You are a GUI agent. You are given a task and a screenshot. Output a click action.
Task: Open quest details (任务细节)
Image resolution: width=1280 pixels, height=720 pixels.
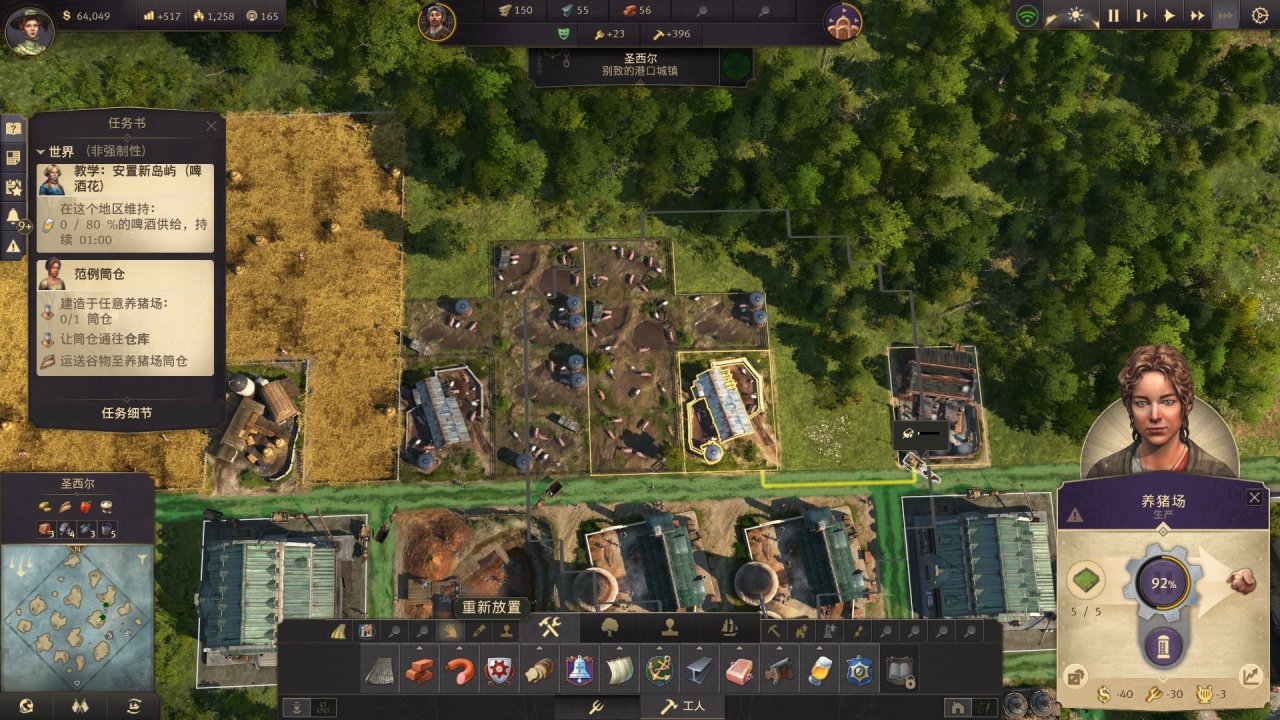[127, 413]
